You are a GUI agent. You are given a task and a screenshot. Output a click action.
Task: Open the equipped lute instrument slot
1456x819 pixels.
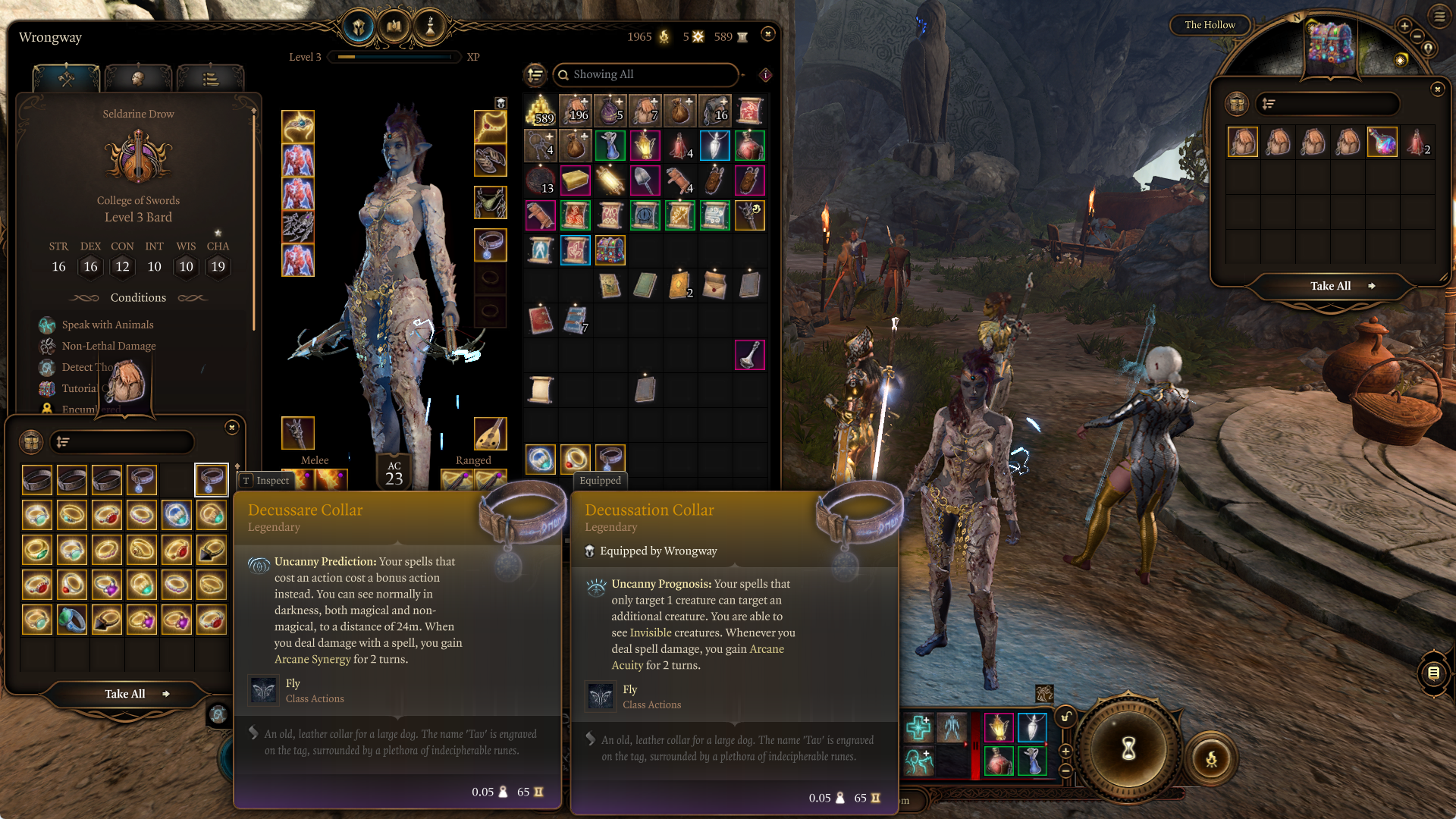(x=490, y=433)
